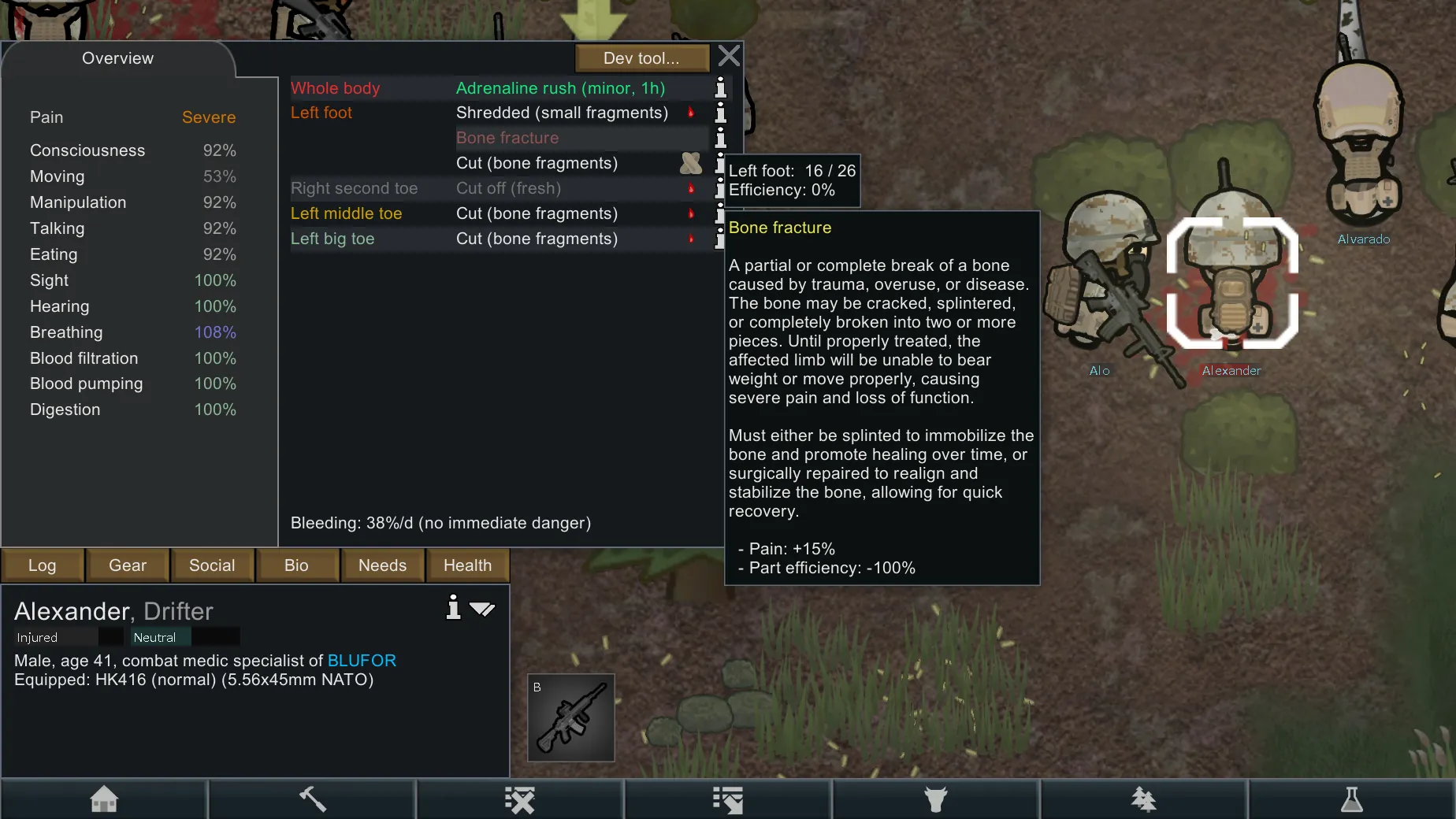Click the BLUFOR faction link
This screenshot has height=819, width=1456.
[362, 661]
